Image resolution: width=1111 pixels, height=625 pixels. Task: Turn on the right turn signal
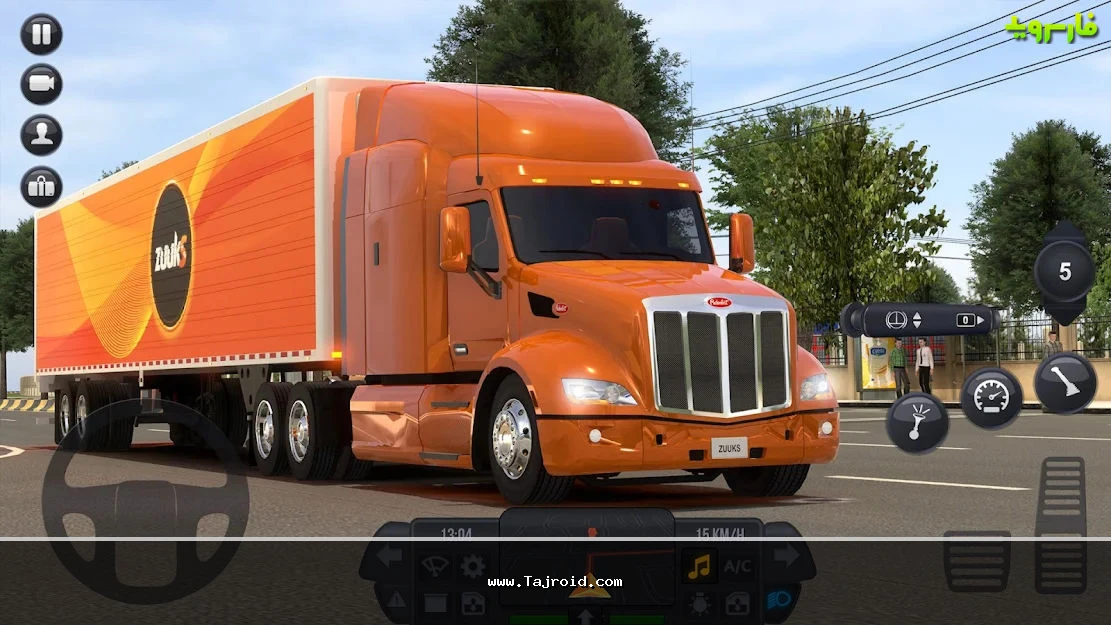coord(787,556)
